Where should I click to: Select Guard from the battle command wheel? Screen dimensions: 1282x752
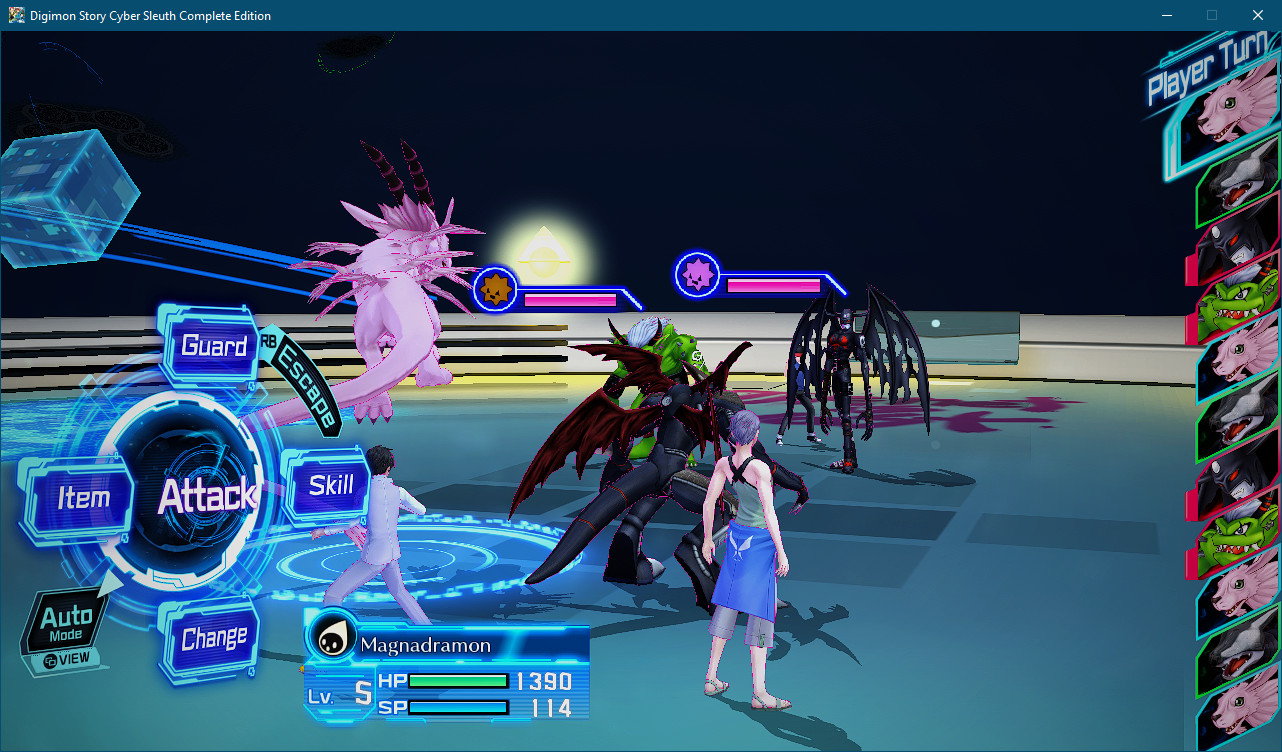[x=212, y=345]
